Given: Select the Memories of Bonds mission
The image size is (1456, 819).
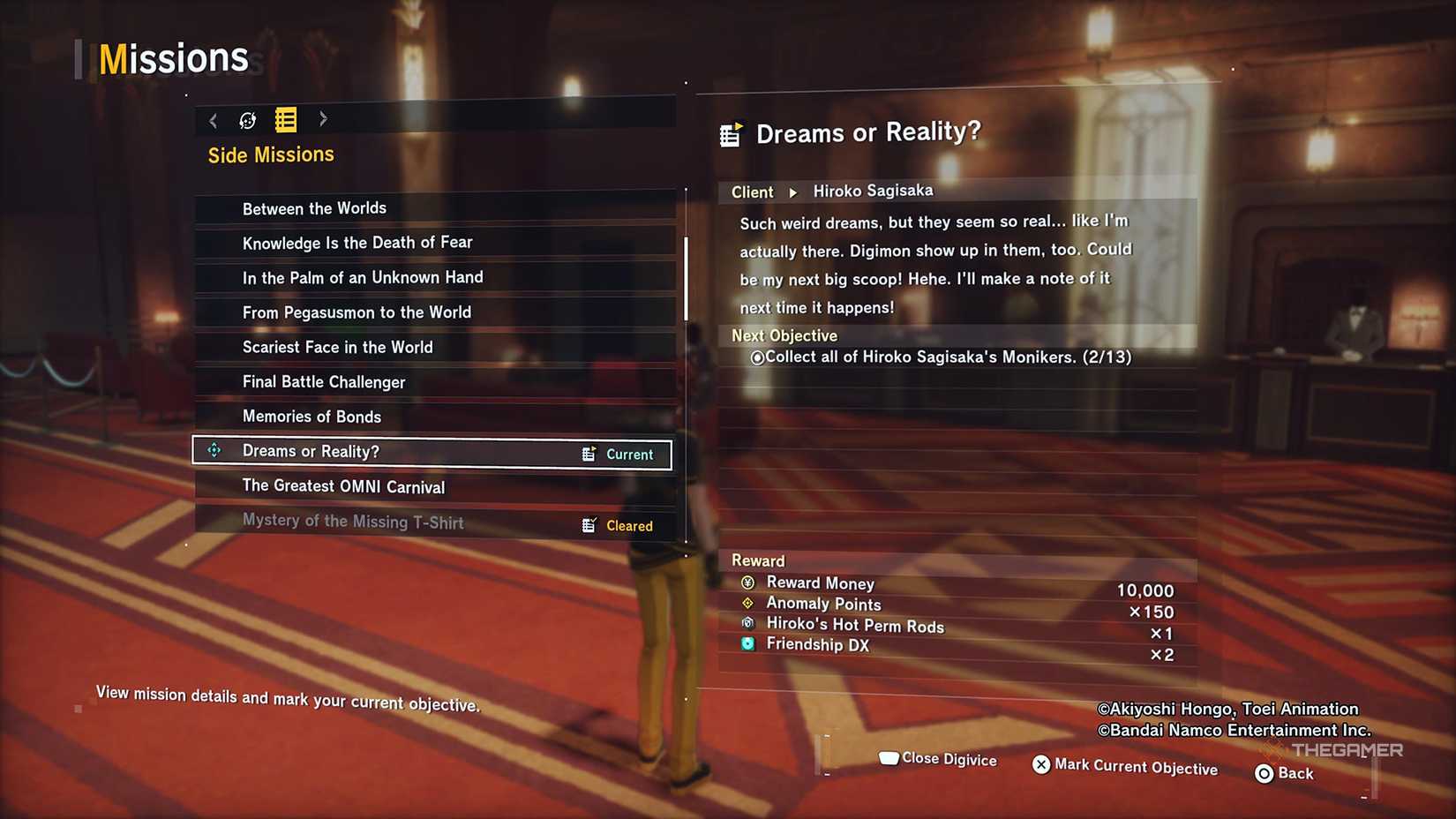Looking at the screenshot, I should [312, 416].
